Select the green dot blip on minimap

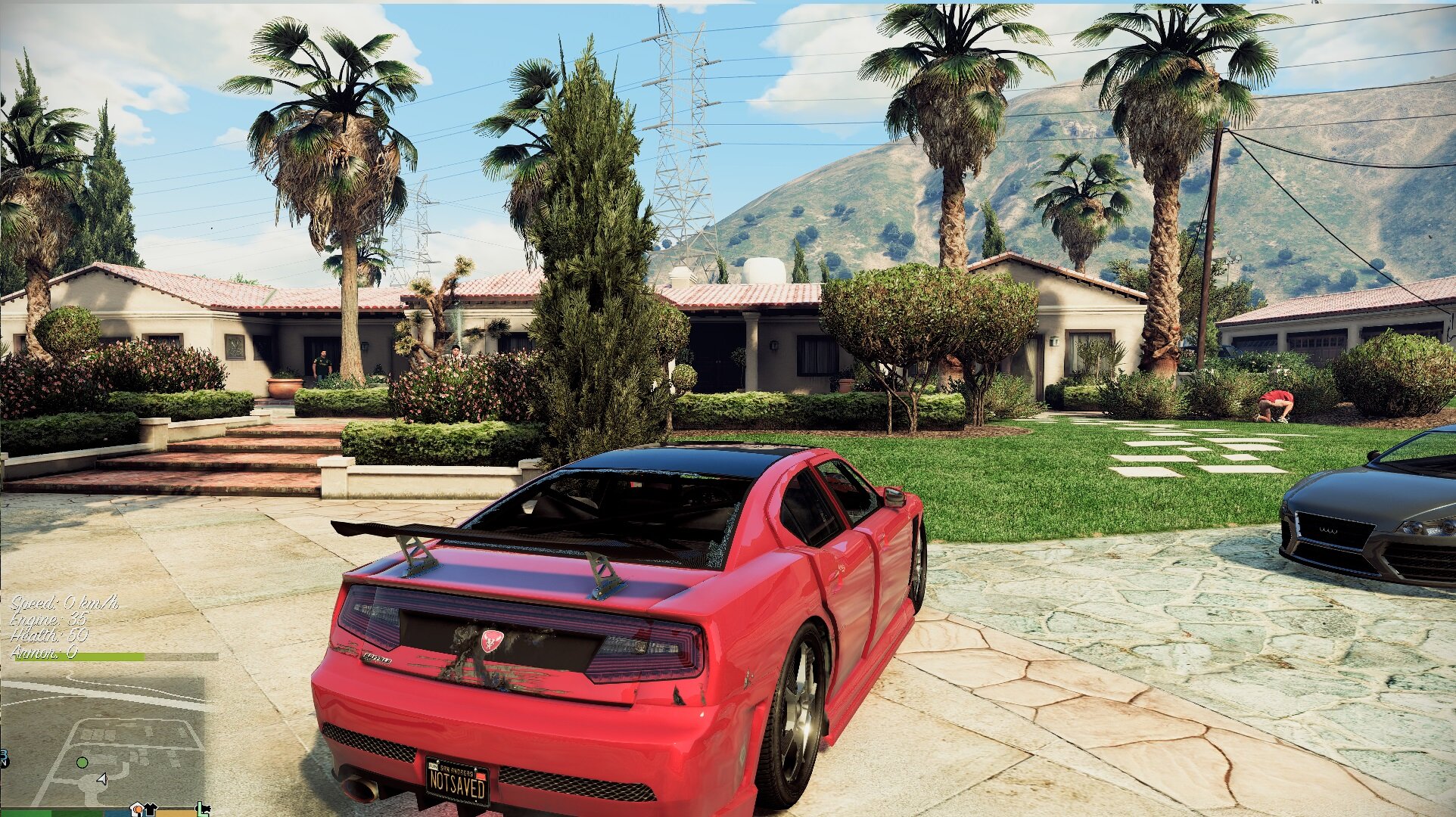[x=82, y=762]
